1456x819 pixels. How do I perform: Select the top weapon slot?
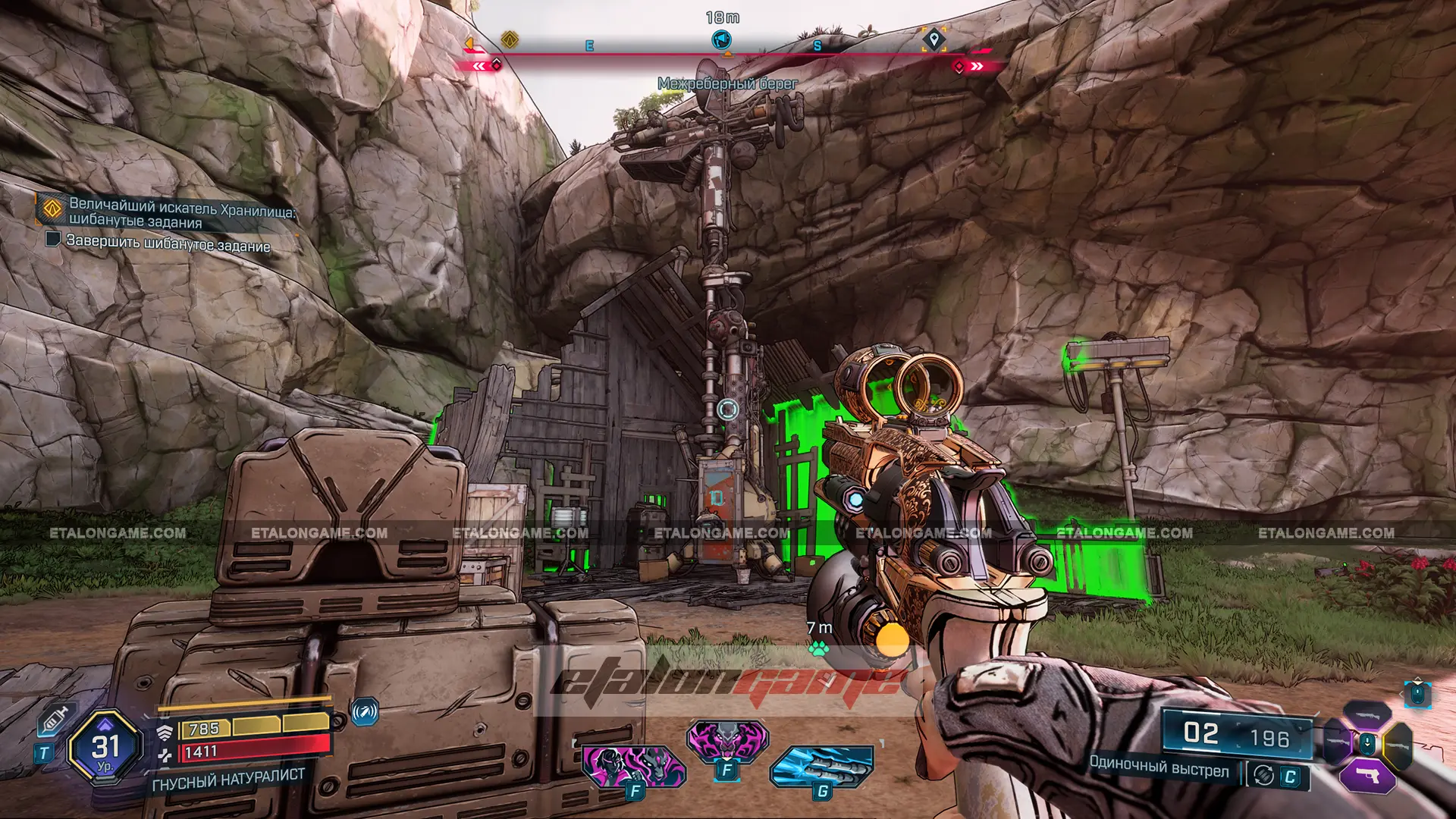pos(1367,714)
